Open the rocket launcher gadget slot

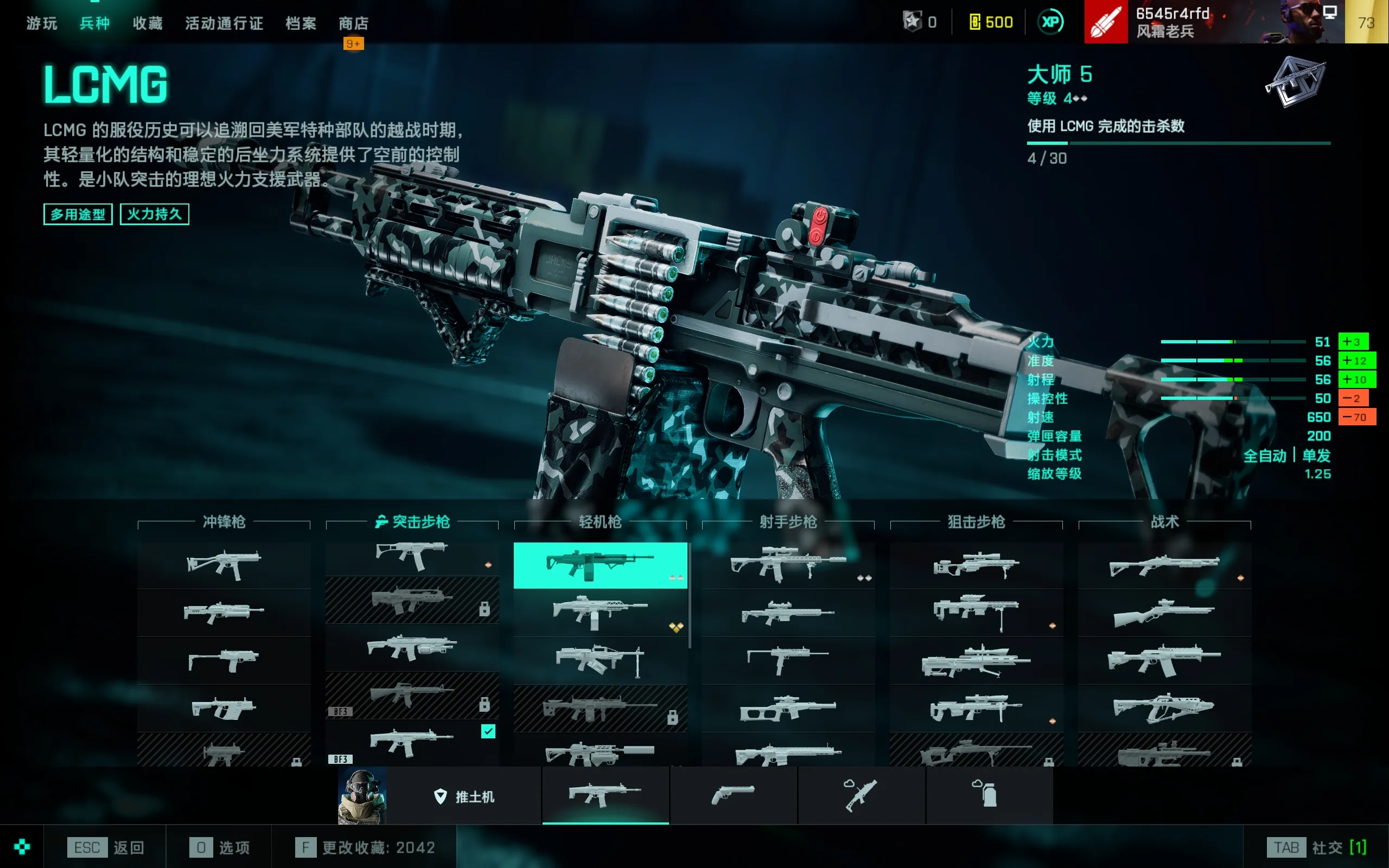coord(861,795)
